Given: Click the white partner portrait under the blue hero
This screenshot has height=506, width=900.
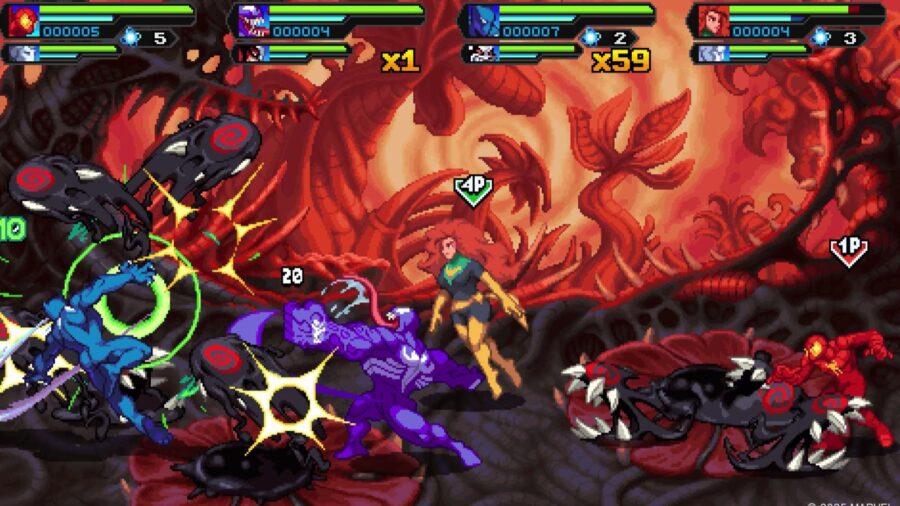Looking at the screenshot, I should (481, 53).
